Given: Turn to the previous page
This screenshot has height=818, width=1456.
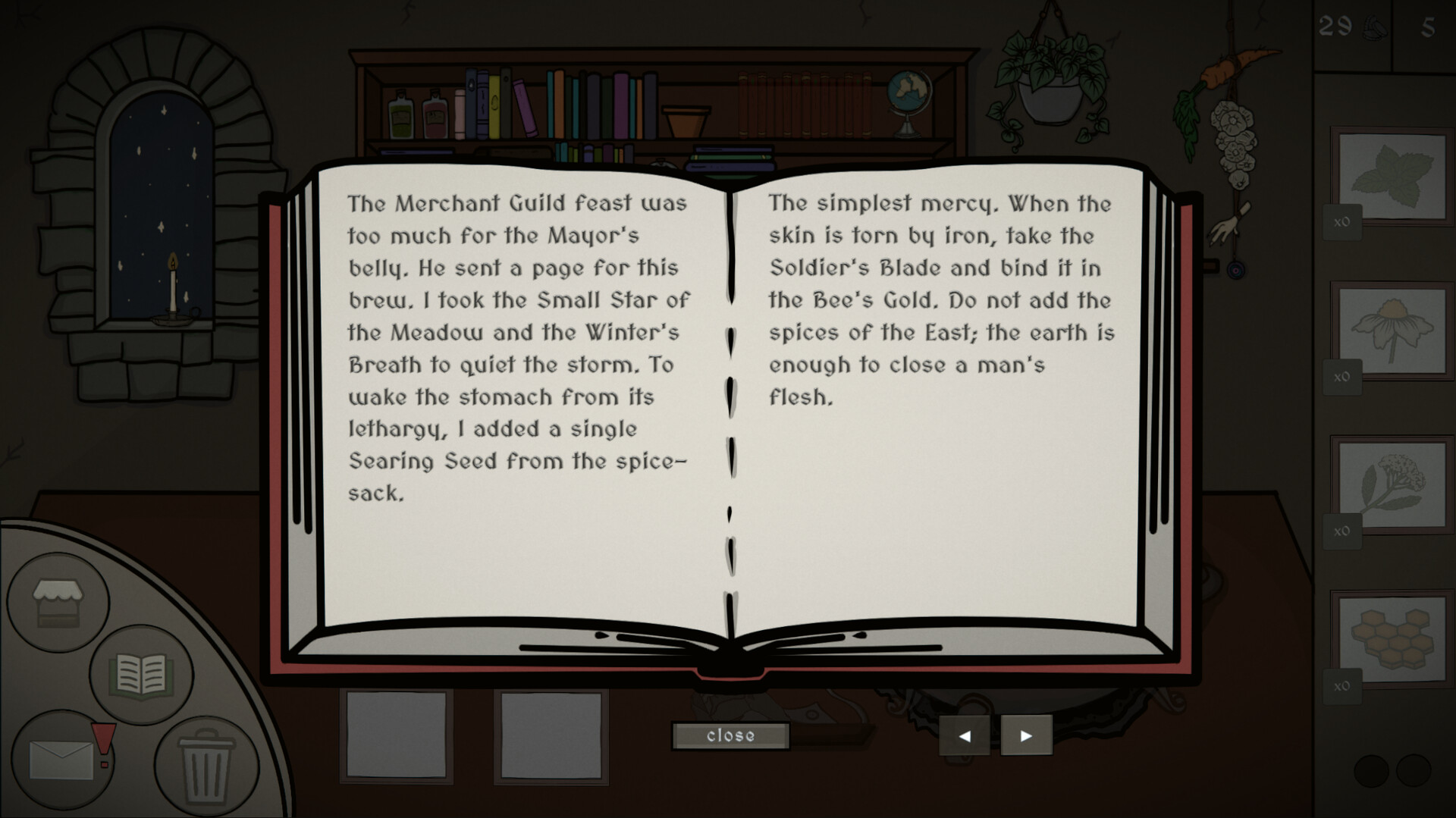Looking at the screenshot, I should (965, 735).
